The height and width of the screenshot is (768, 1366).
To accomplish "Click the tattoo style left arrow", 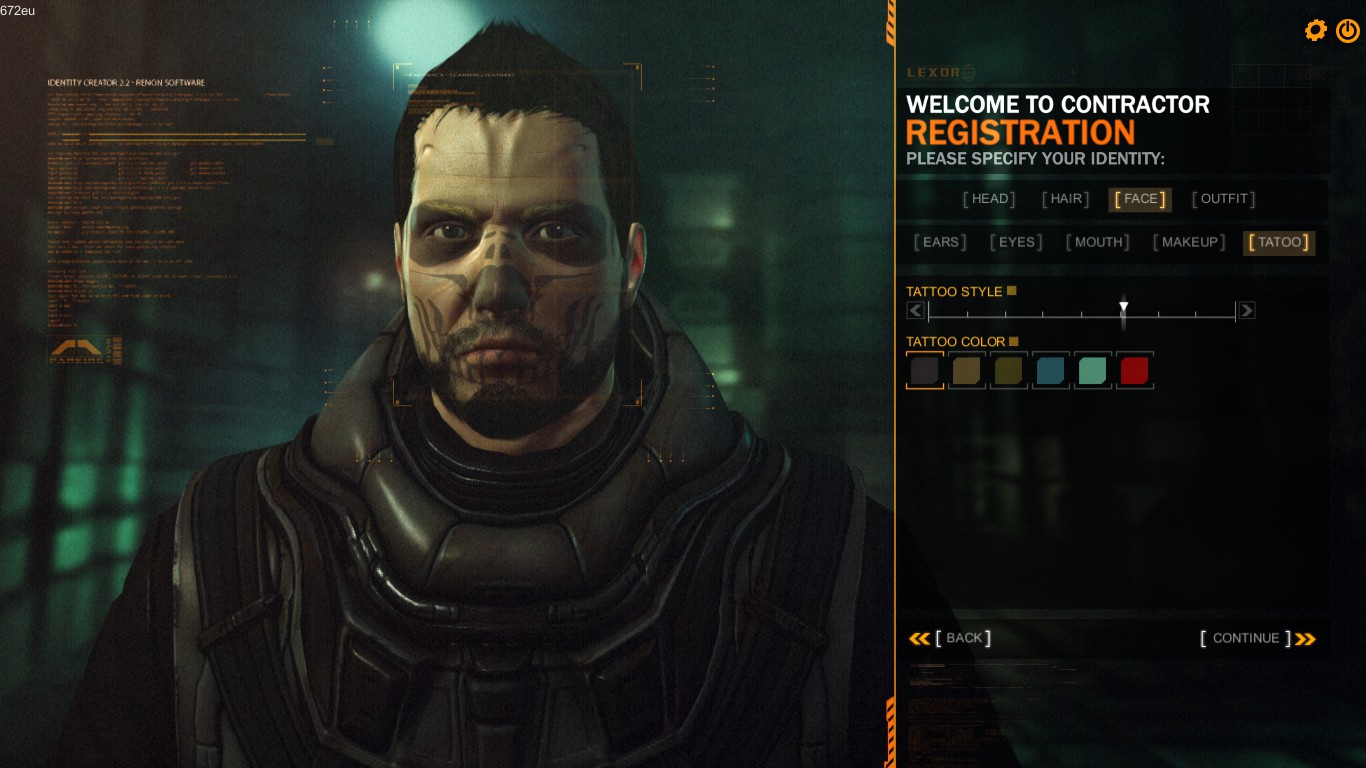I will [x=916, y=311].
